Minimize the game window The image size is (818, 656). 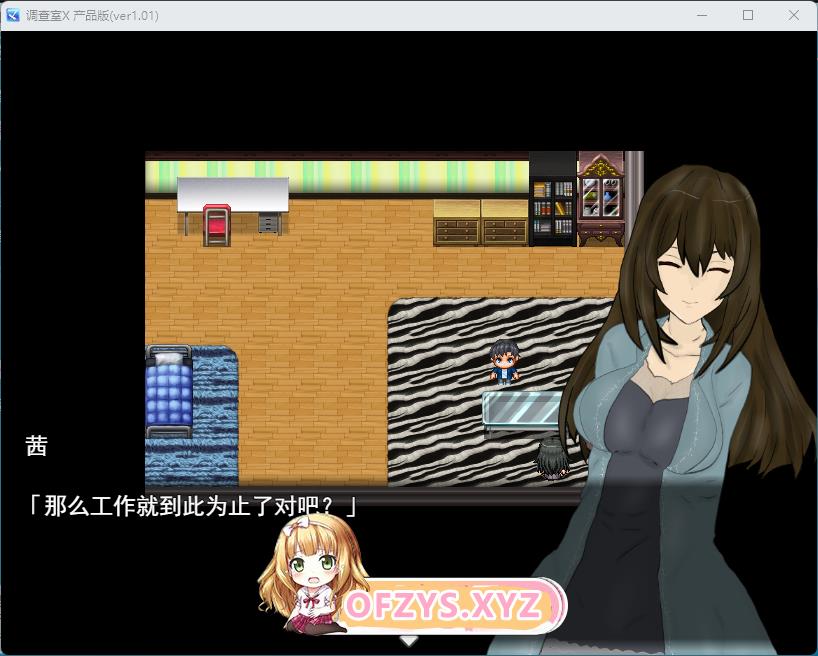(702, 15)
